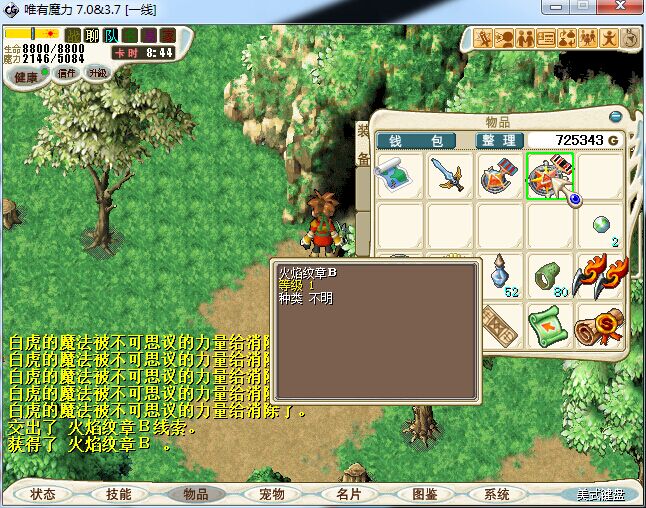
Task: Select the flame claw weapon slot
Action: click(600, 276)
